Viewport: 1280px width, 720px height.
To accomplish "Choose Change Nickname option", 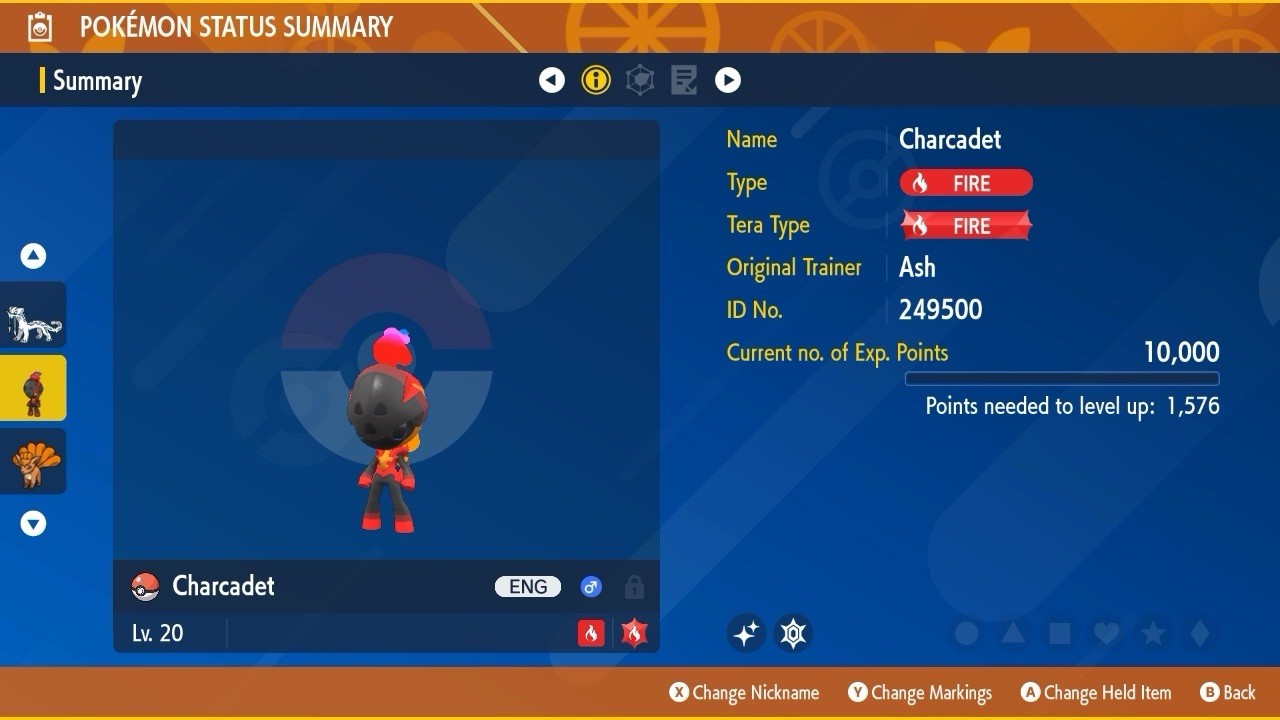I will click(744, 692).
